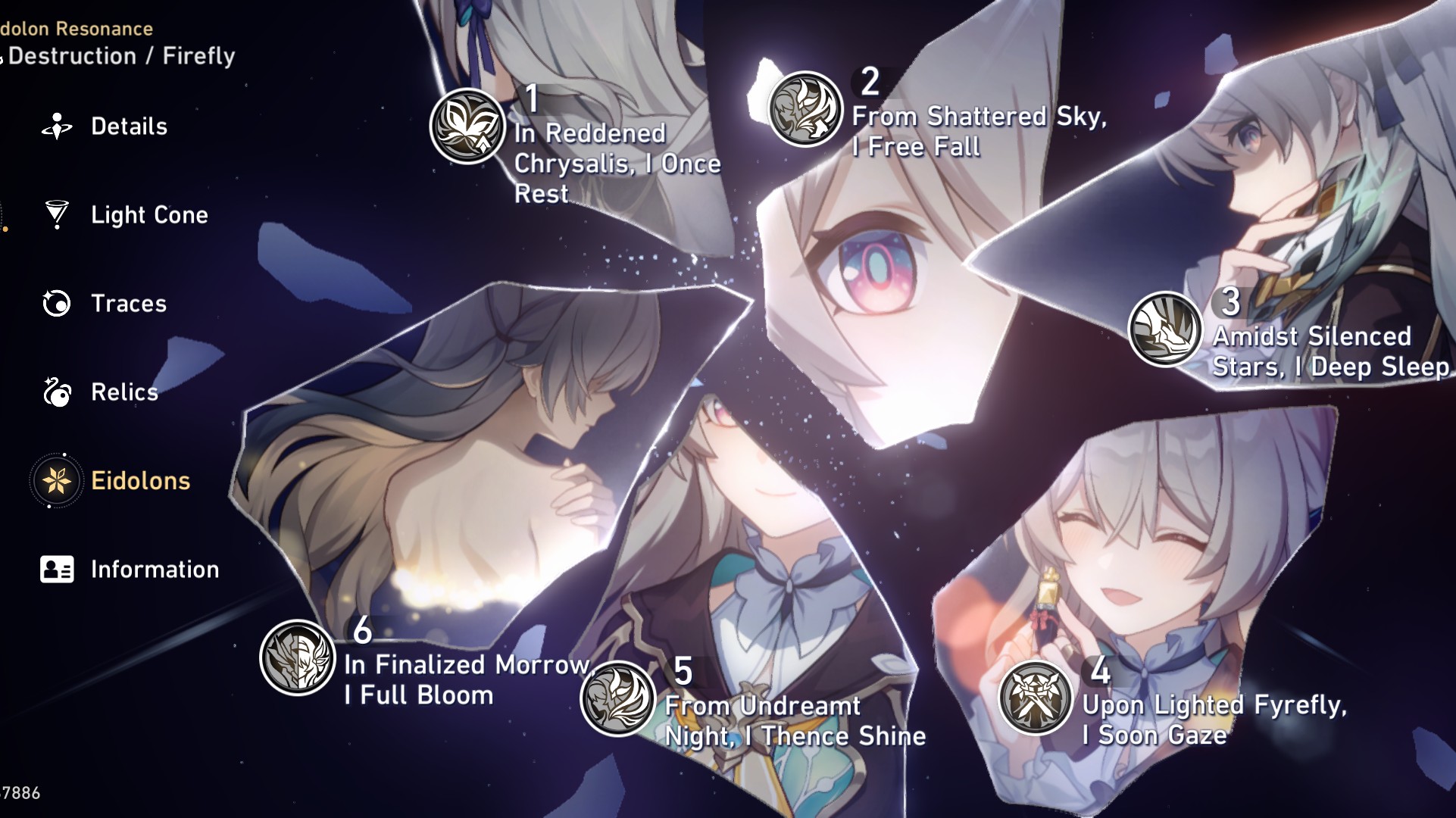Screen dimensions: 1456x818
Task: Click the Eidolon Resonance header text
Action: pyautogui.click(x=76, y=28)
